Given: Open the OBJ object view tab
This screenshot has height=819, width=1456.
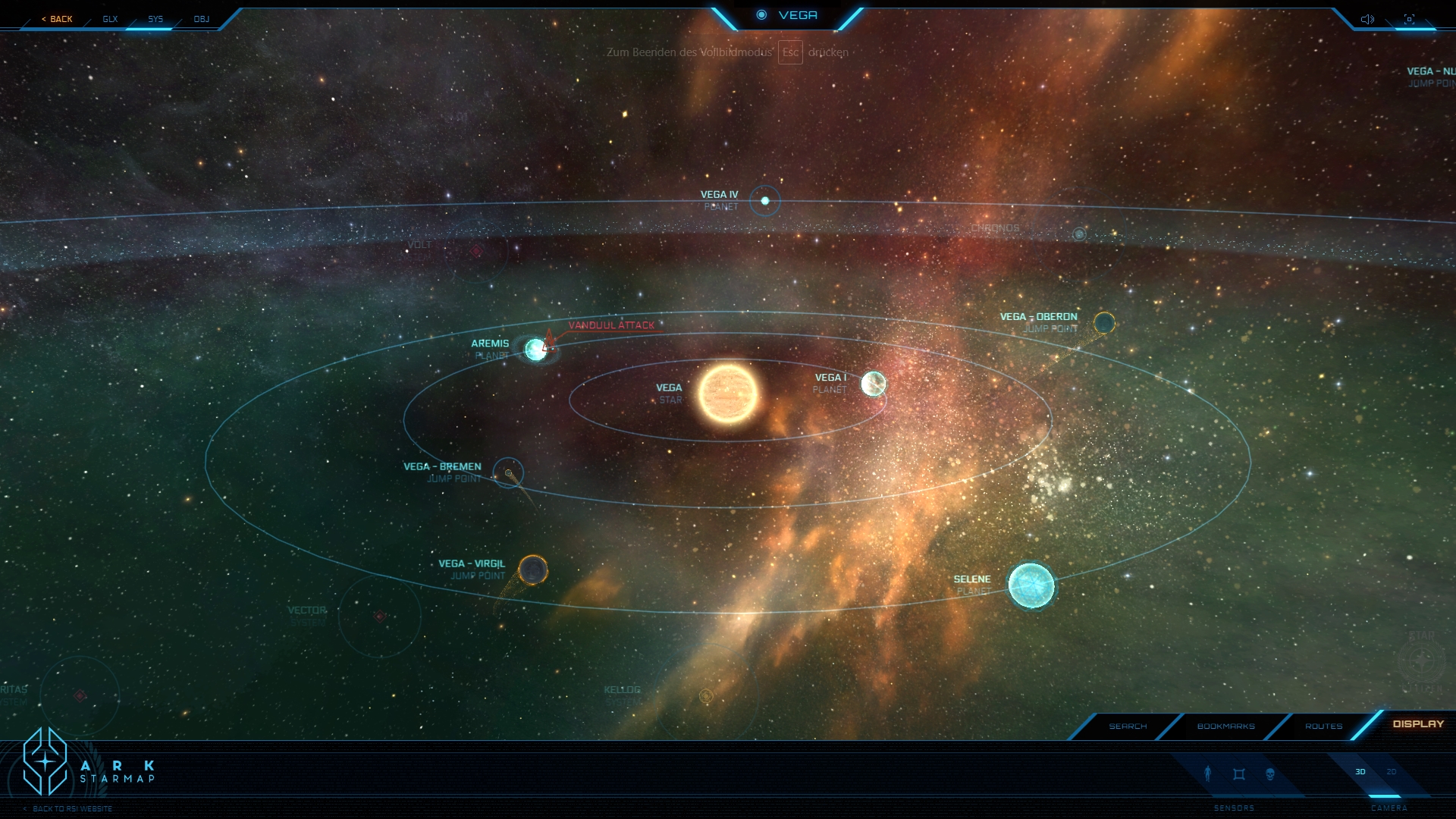Looking at the screenshot, I should tap(201, 19).
